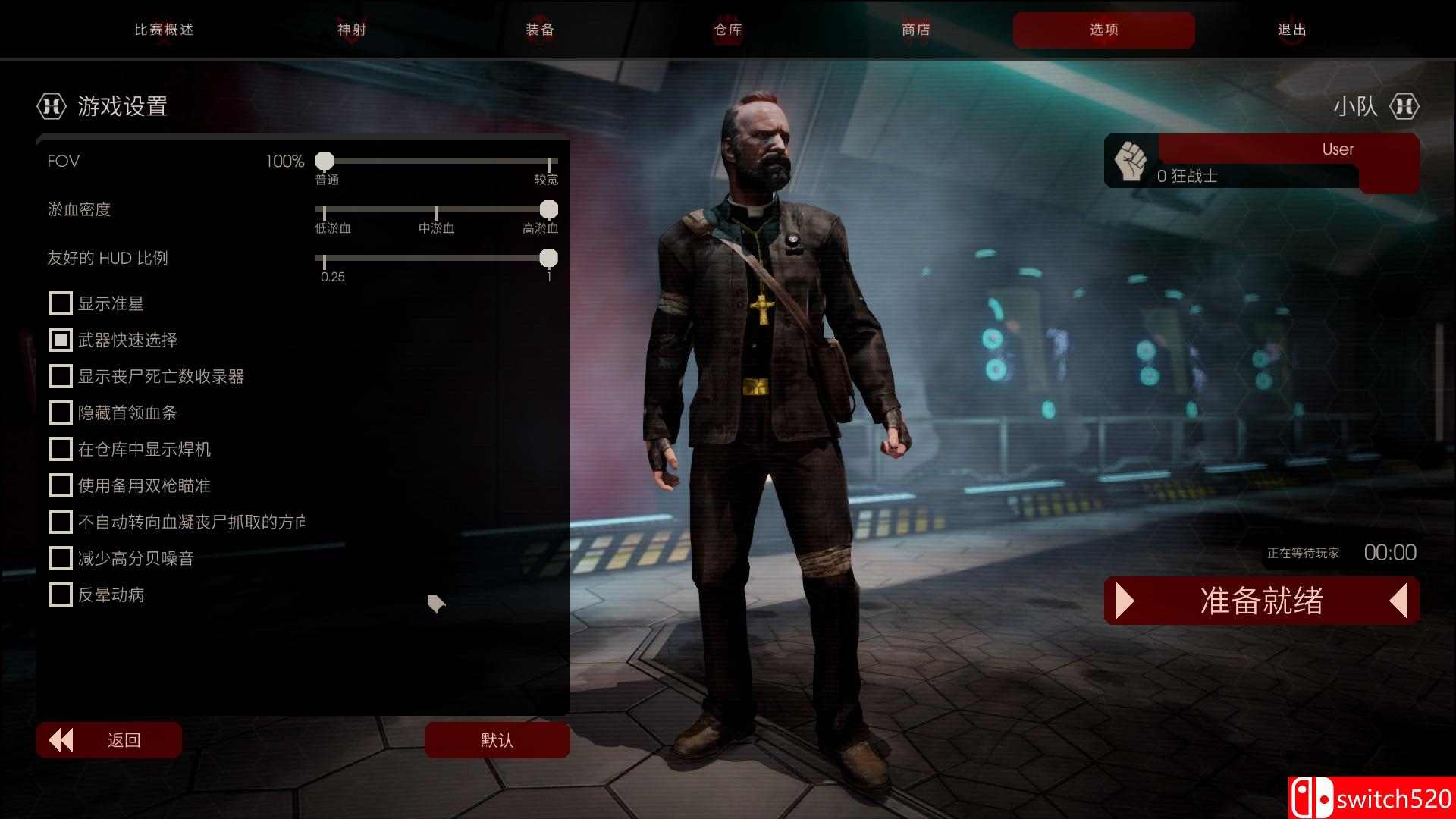
Task: Click the 淤血密度 slider handle
Action: click(x=548, y=209)
